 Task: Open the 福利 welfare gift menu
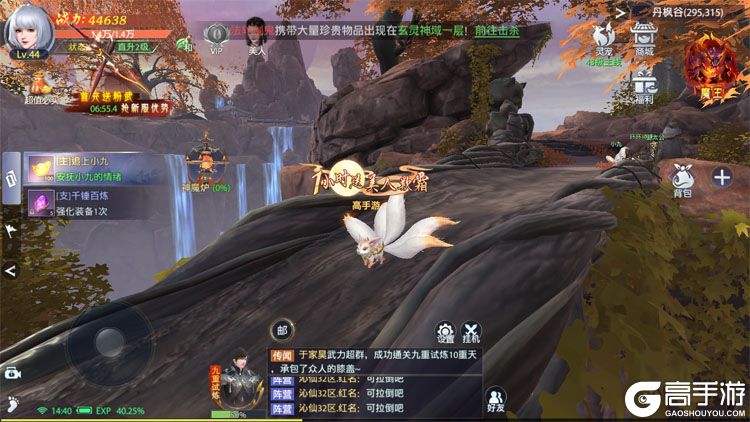tap(645, 86)
